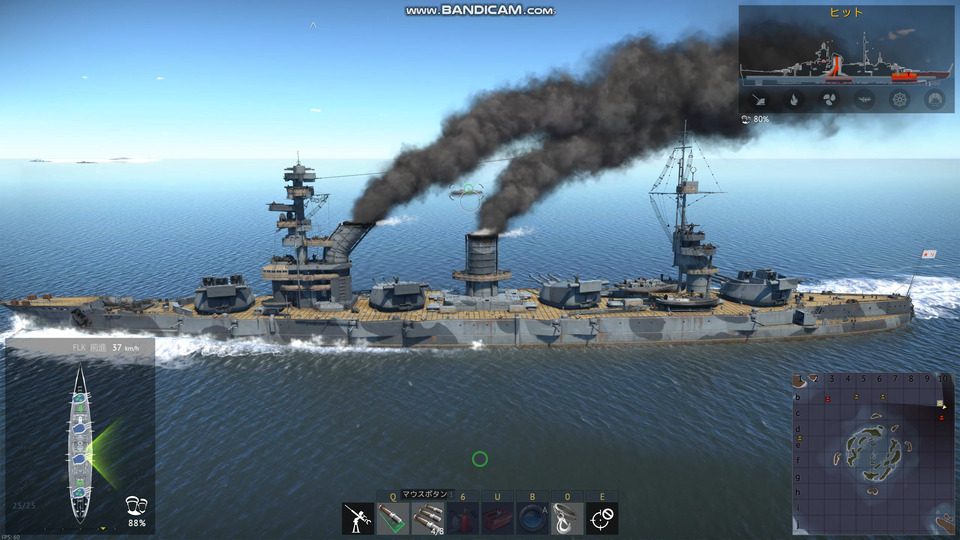Select the steering wheel status icon
Image resolution: width=960 pixels, height=540 pixels.
[899, 99]
